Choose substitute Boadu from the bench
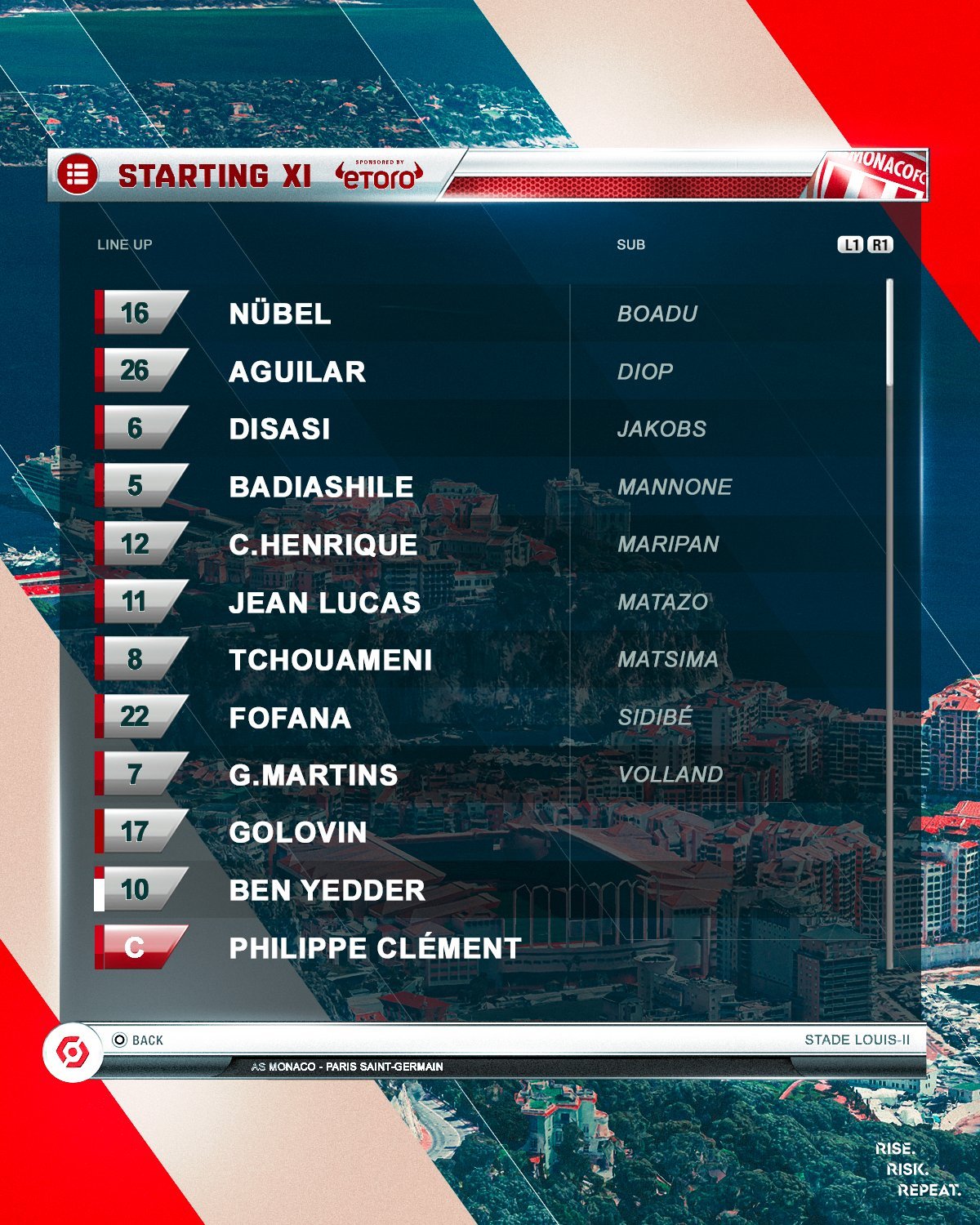The height and width of the screenshot is (1225, 980). (x=657, y=314)
